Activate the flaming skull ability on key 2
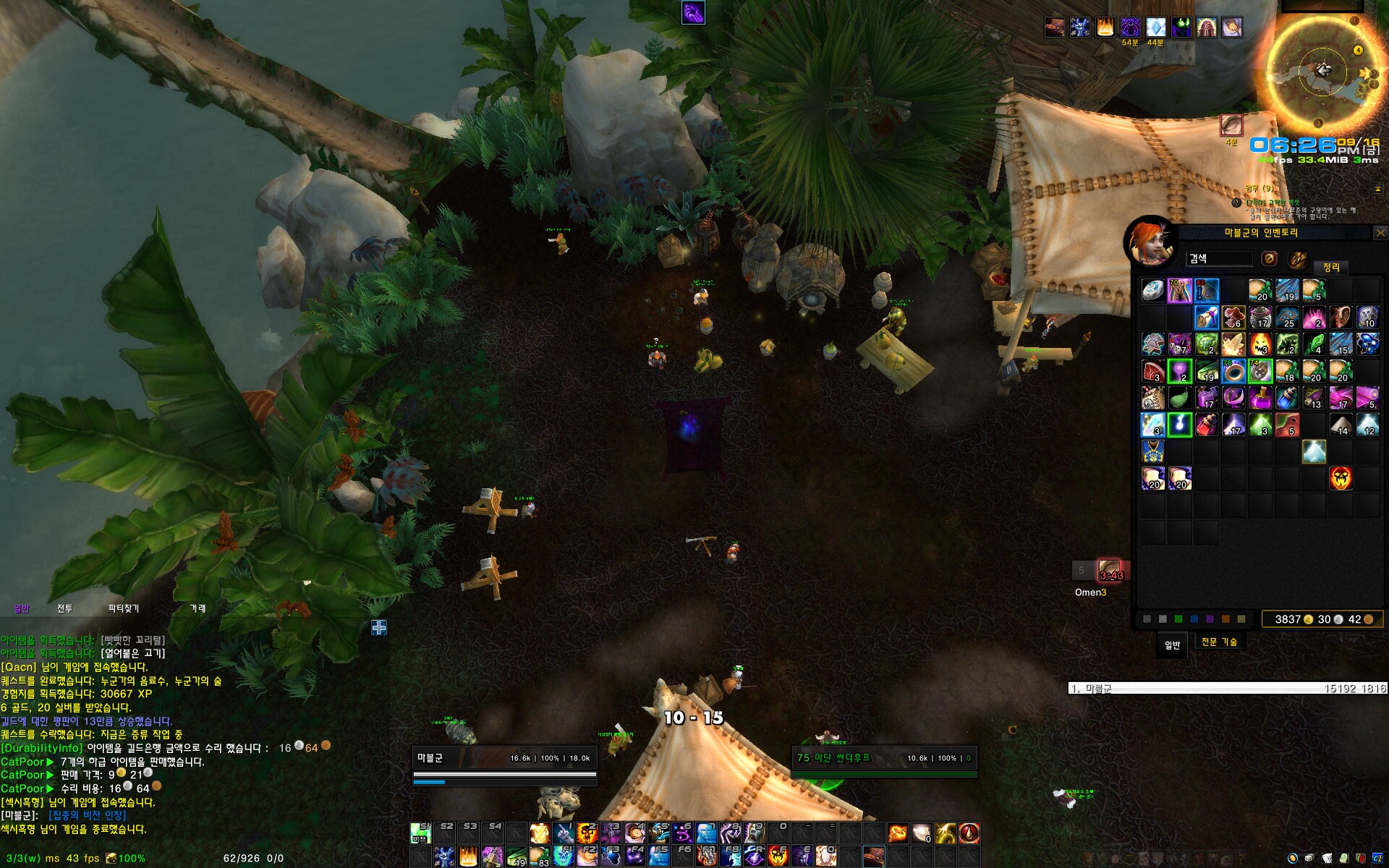Image resolution: width=1389 pixels, height=868 pixels. 587,833
